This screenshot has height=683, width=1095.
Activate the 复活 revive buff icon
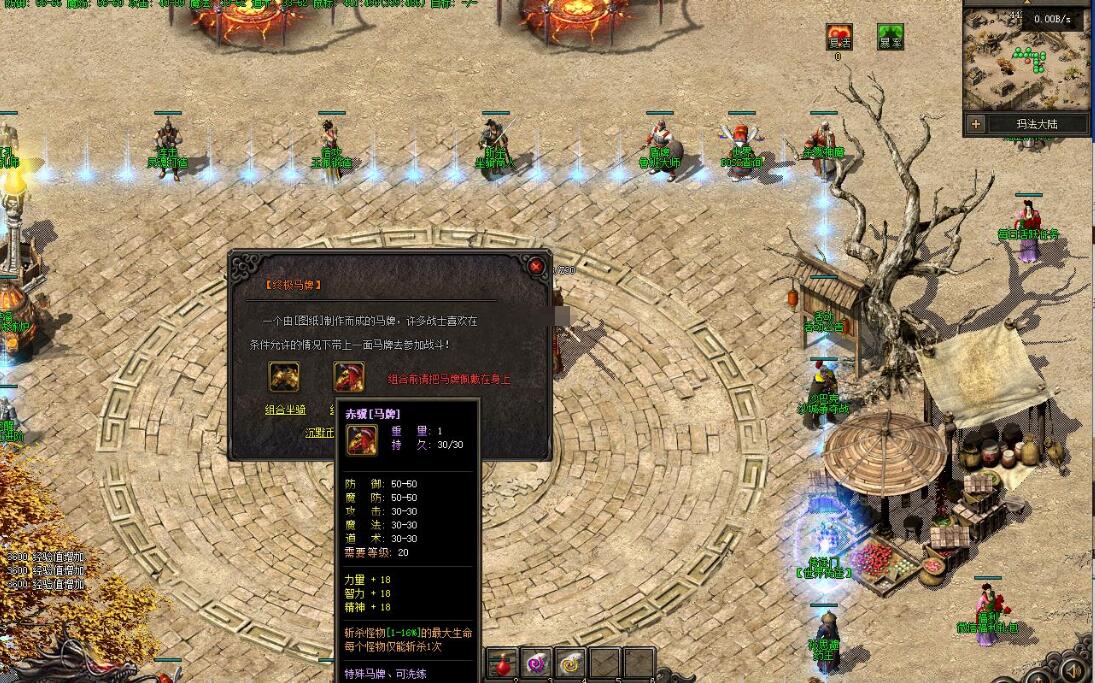pyautogui.click(x=839, y=38)
